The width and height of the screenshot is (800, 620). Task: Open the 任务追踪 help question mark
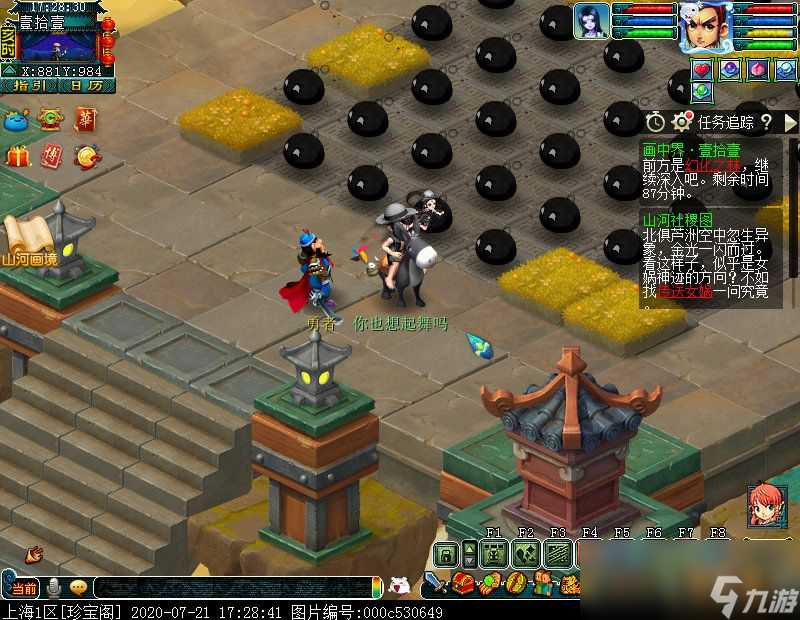click(765, 121)
